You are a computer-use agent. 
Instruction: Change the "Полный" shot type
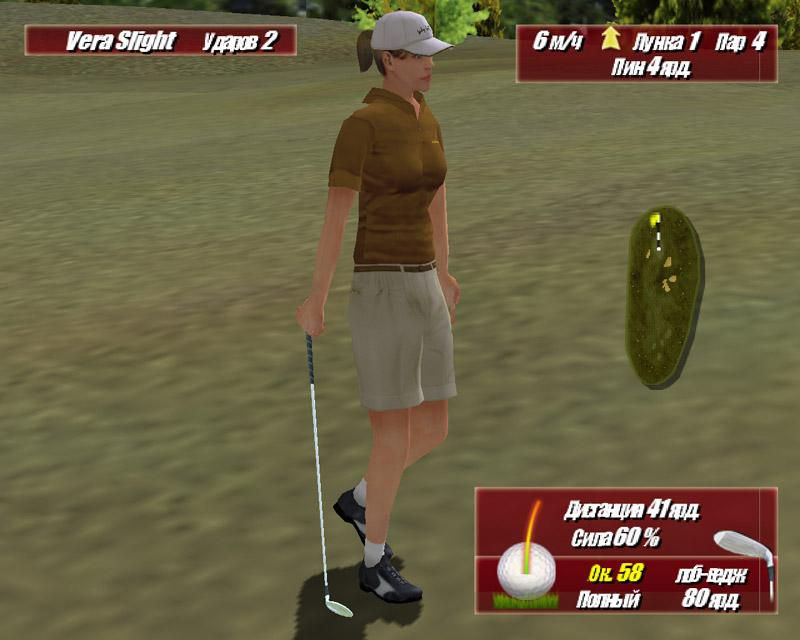tap(608, 600)
